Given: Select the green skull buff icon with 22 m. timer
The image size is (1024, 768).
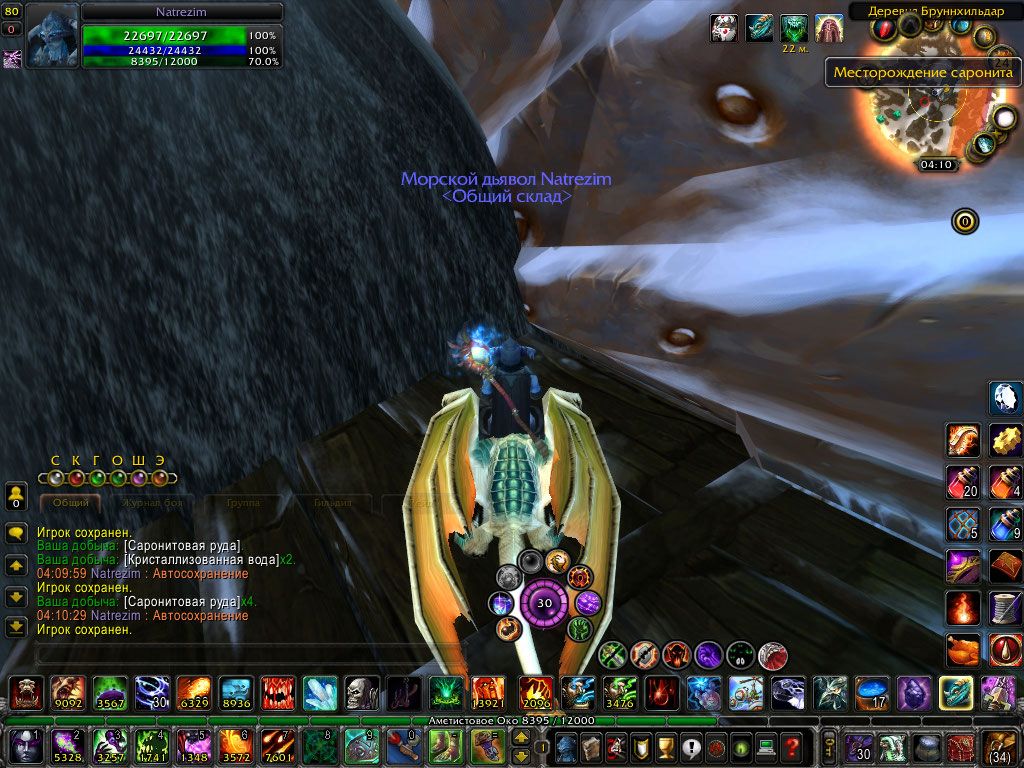Looking at the screenshot, I should [x=794, y=27].
